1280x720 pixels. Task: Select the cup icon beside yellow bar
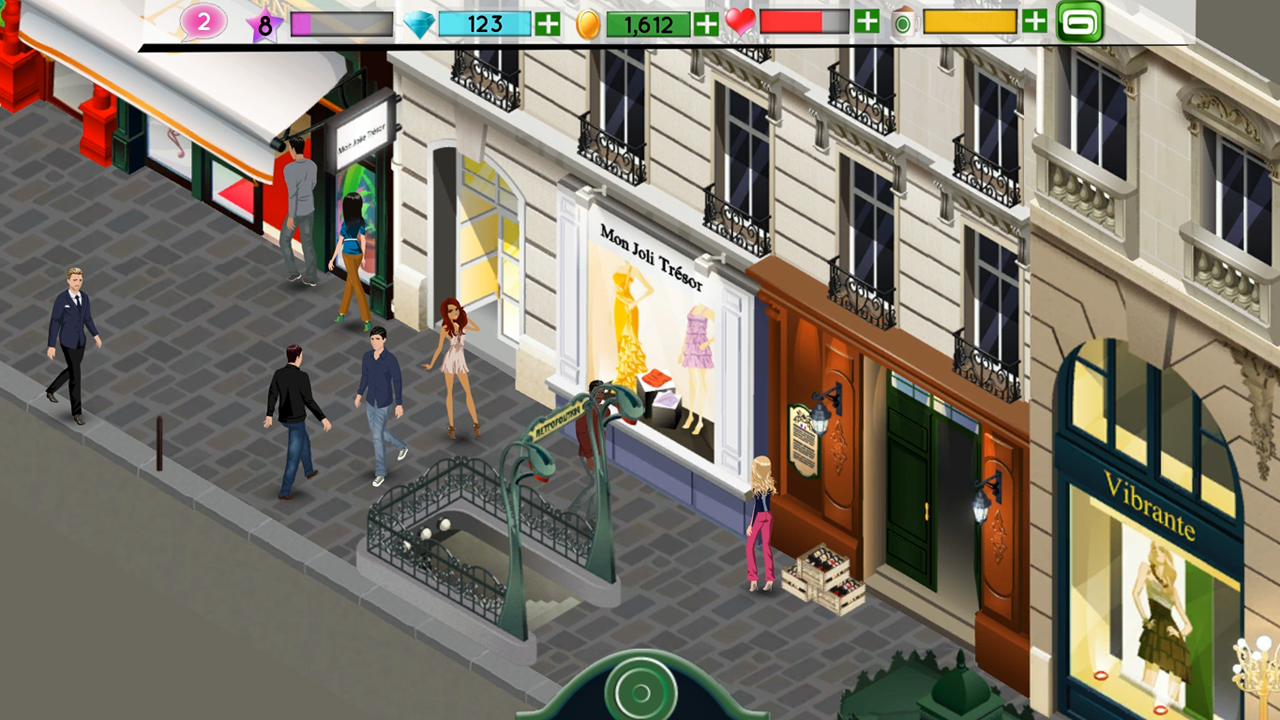click(901, 23)
